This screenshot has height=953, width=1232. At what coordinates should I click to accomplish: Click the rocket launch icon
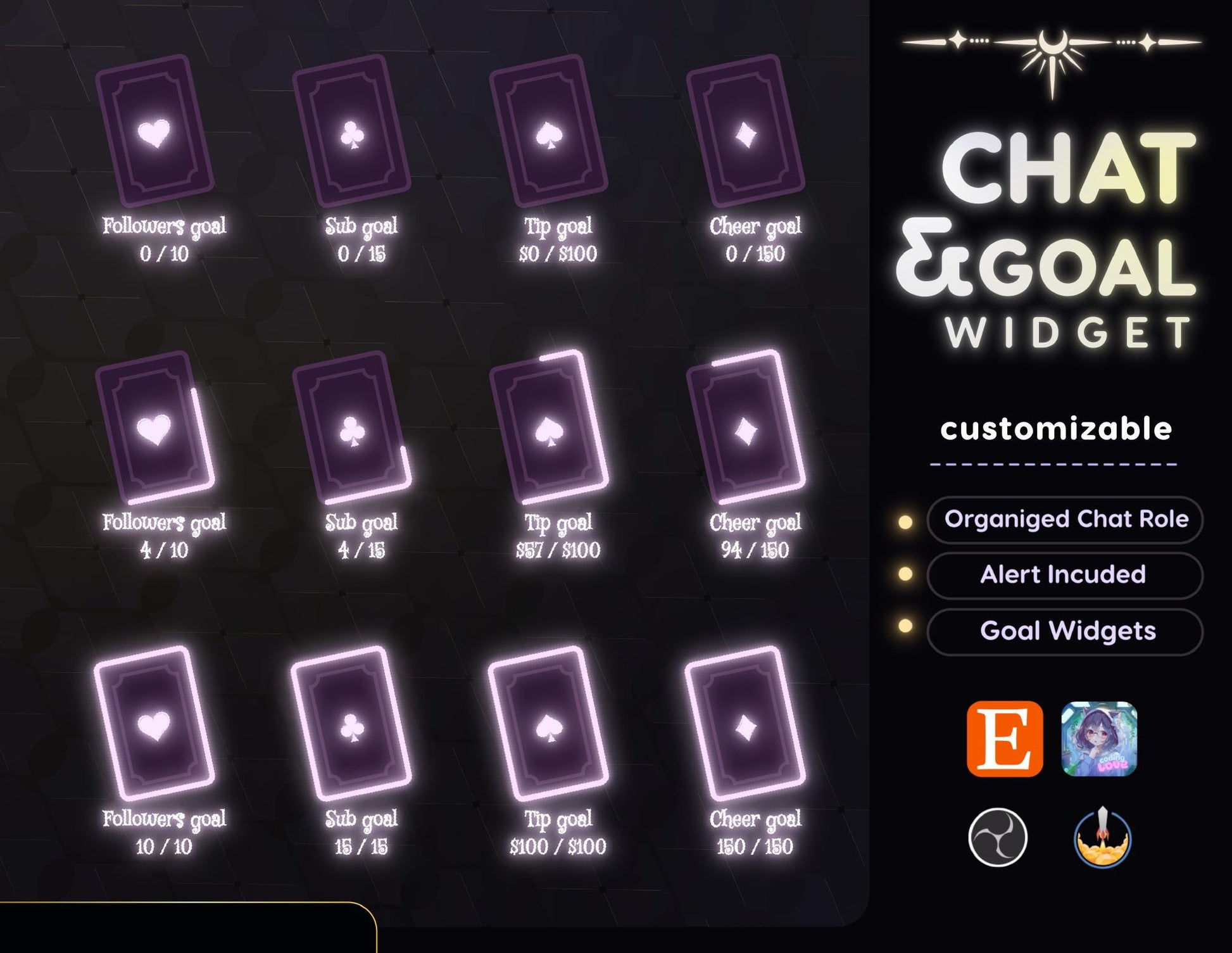[x=1102, y=837]
